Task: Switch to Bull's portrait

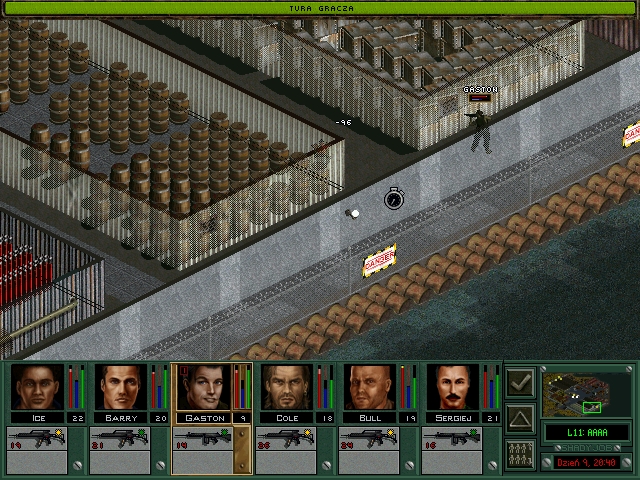Action: tap(369, 387)
